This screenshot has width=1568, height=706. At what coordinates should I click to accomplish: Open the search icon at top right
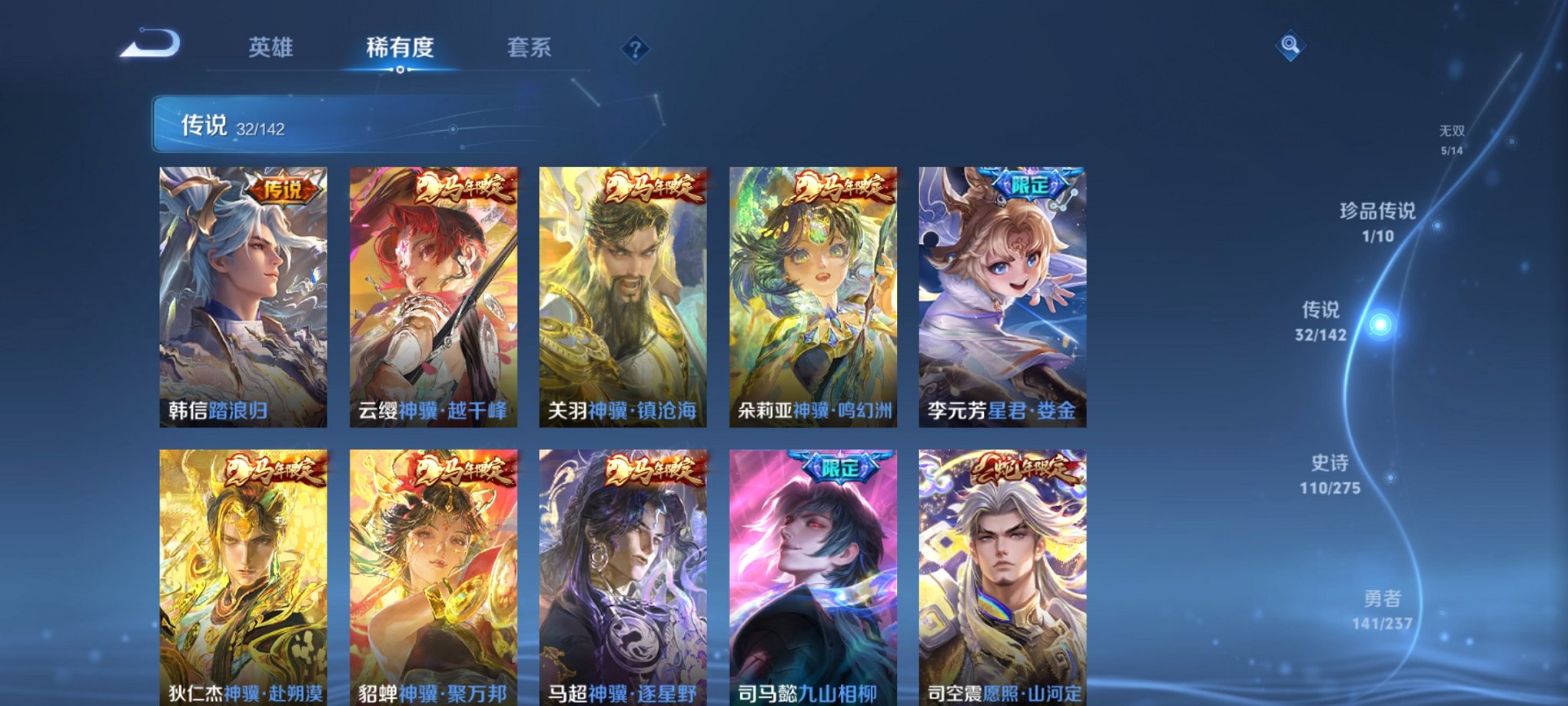[1291, 46]
